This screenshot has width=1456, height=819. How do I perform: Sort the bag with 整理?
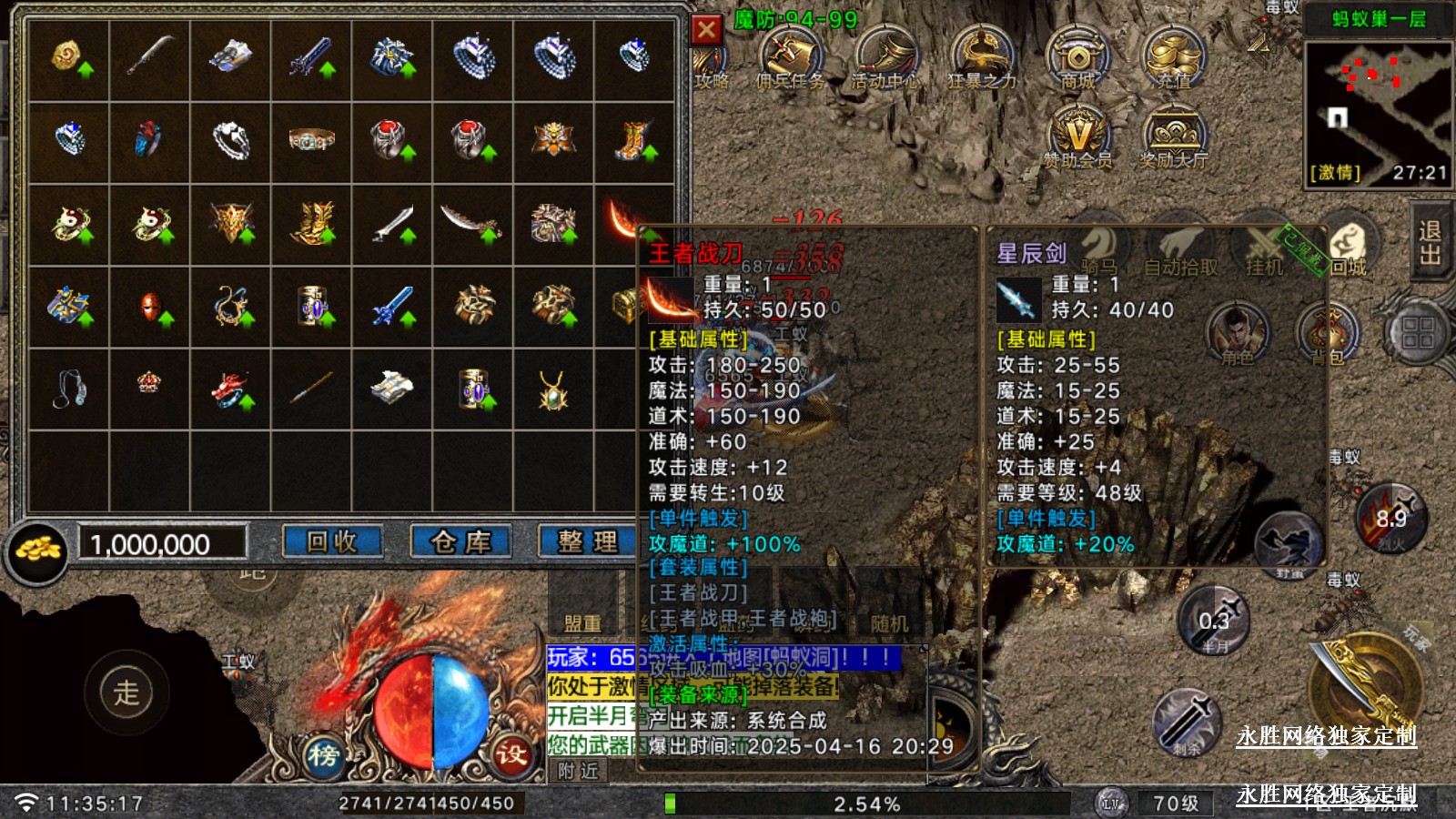[588, 542]
